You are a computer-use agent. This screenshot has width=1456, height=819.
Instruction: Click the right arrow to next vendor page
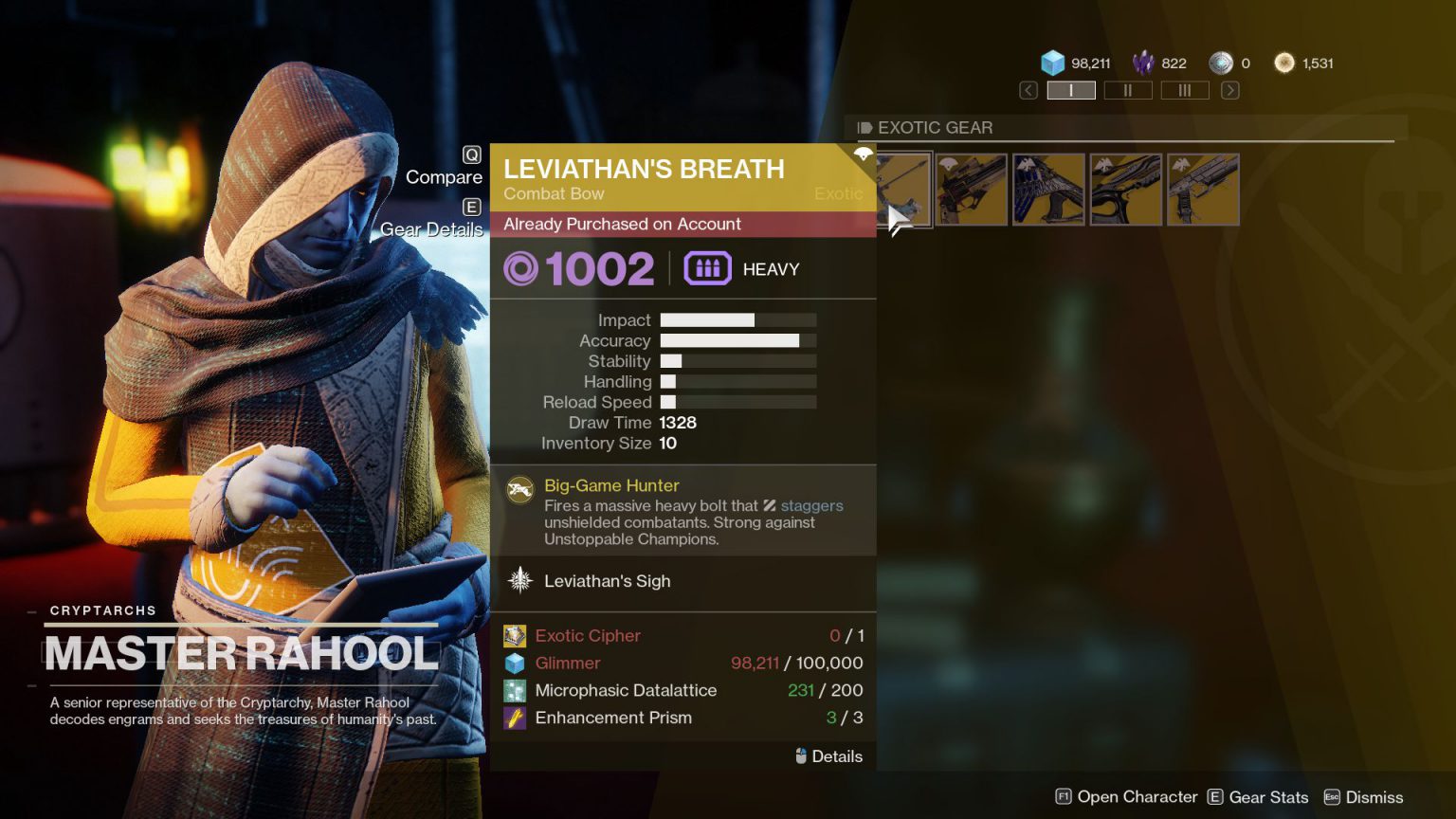point(1229,89)
